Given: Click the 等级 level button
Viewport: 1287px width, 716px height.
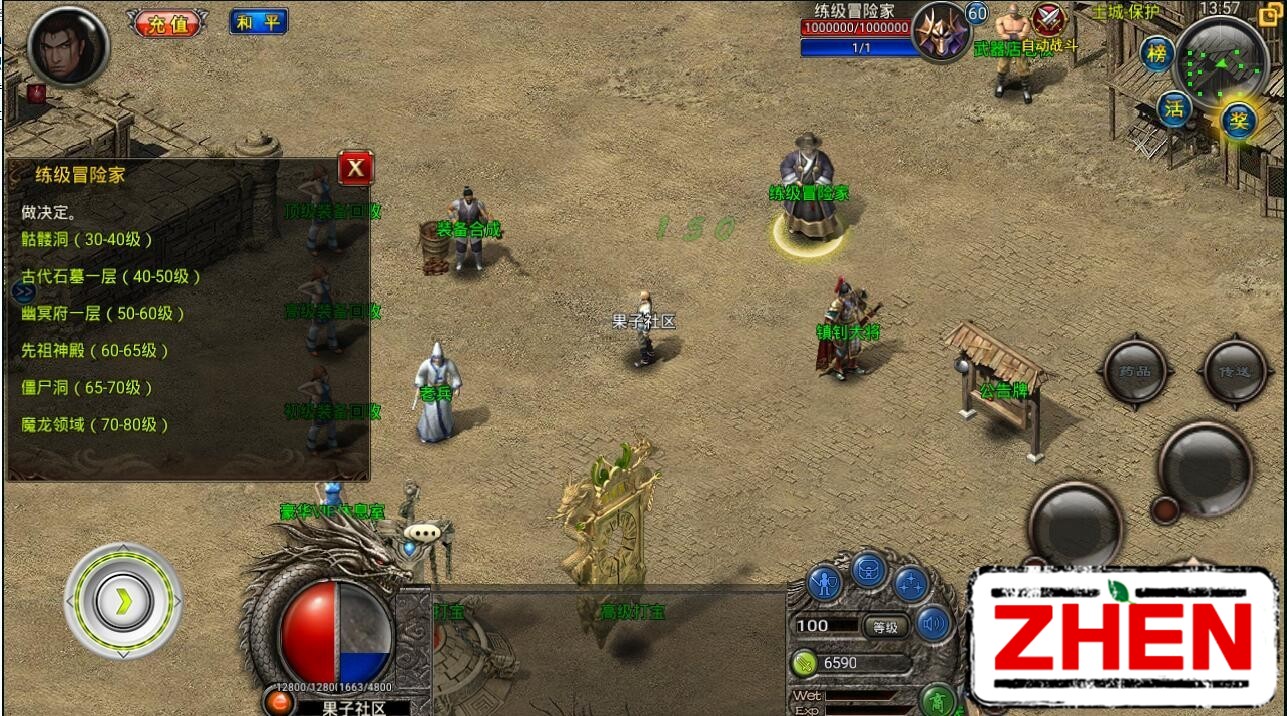Looking at the screenshot, I should 885,627.
